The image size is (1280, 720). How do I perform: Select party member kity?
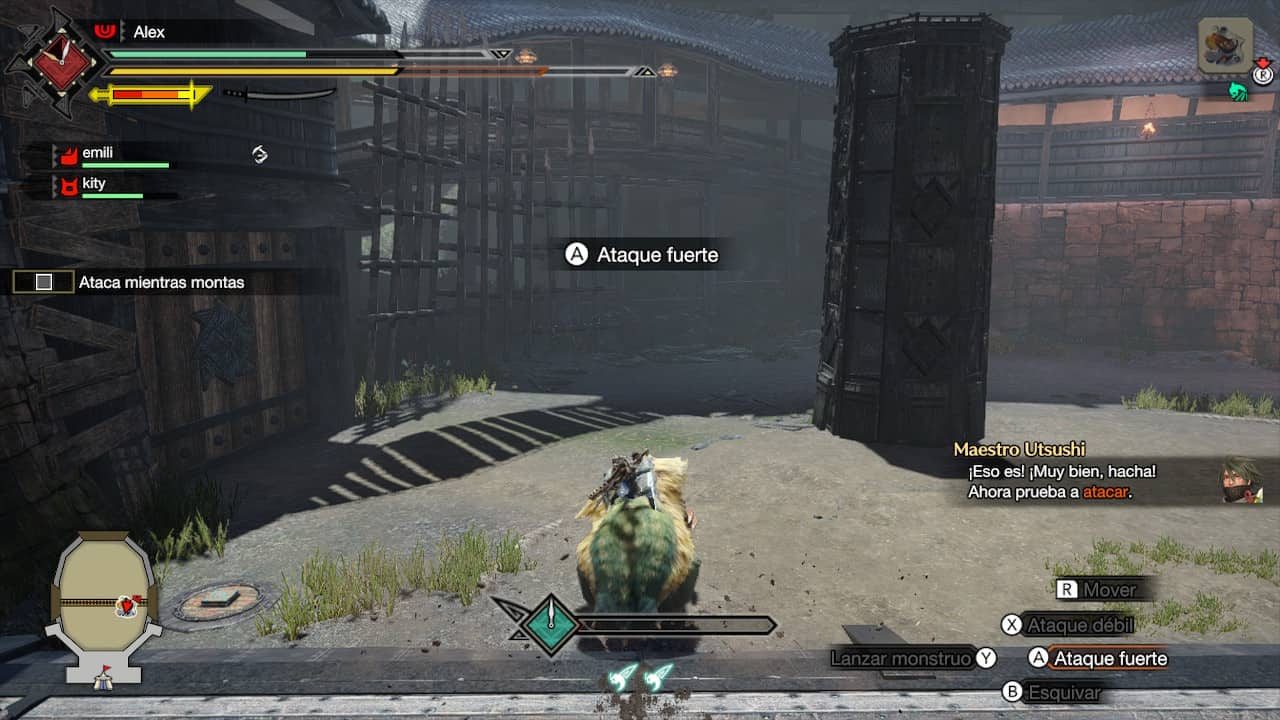click(x=94, y=184)
